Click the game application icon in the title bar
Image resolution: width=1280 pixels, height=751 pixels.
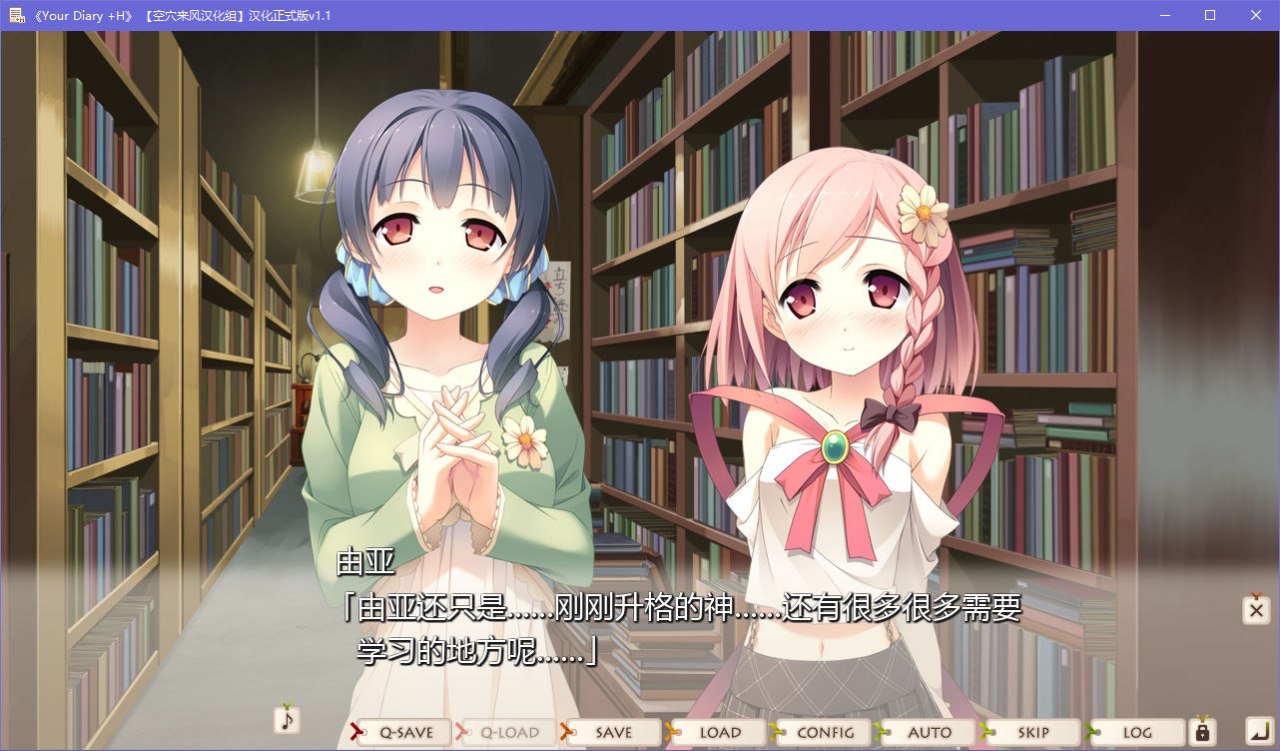(16, 15)
